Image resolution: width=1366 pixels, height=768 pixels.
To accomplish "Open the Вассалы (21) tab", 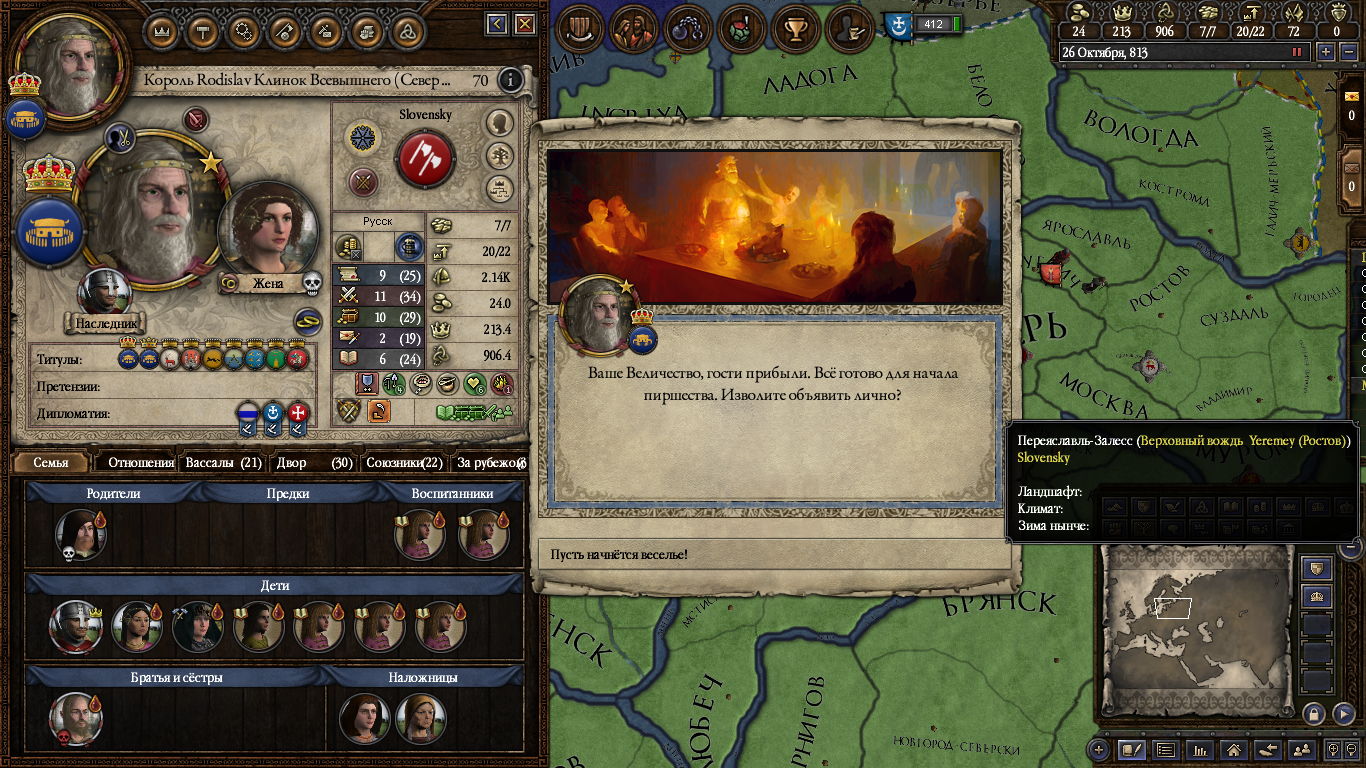I will click(224, 462).
